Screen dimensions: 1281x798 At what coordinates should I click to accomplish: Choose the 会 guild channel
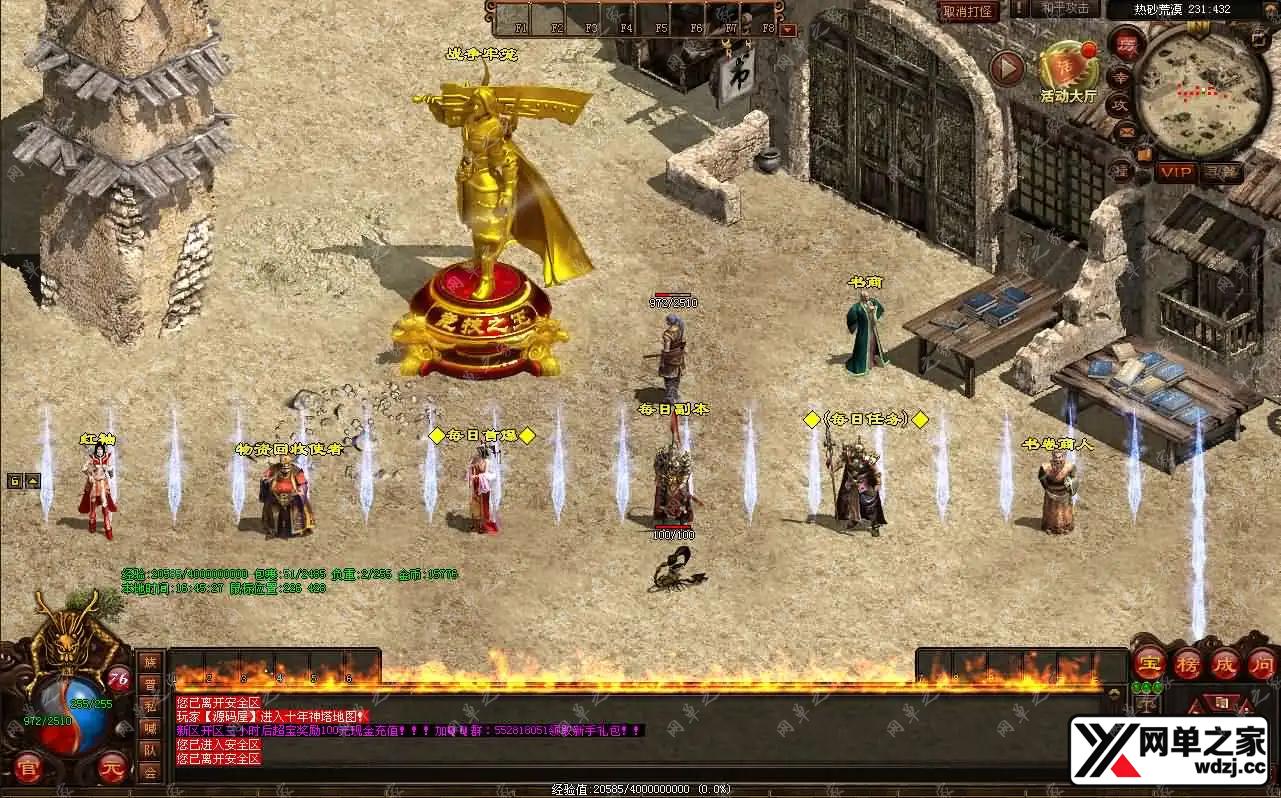click(x=150, y=772)
